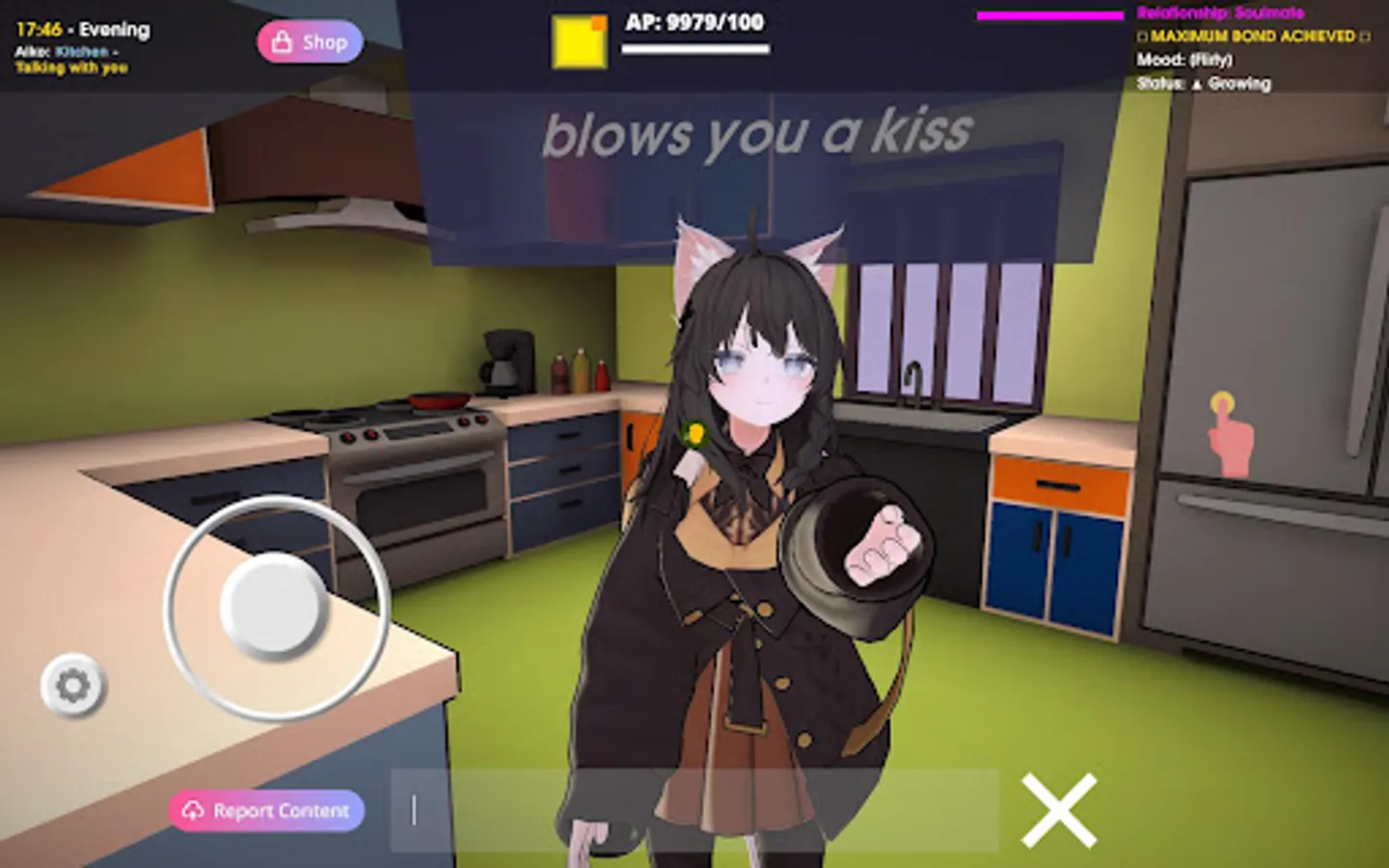This screenshot has height=868, width=1389.
Task: Open the settings gear icon
Action: pyautogui.click(x=71, y=686)
